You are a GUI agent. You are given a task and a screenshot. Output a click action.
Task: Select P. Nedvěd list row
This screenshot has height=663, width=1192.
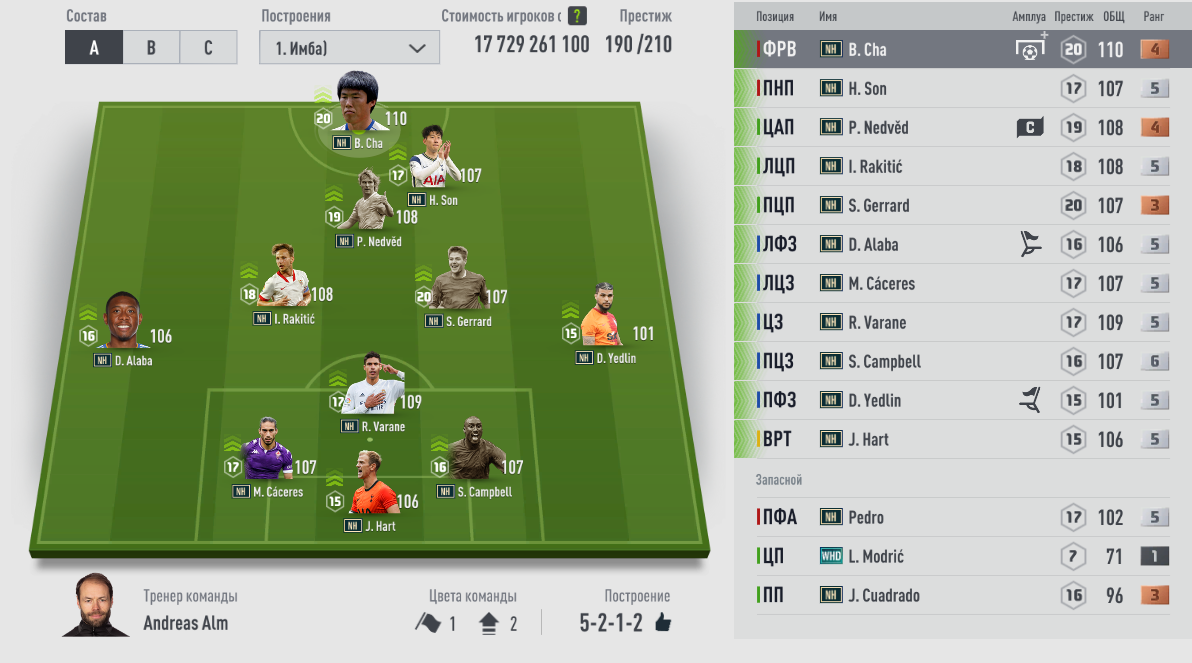960,128
